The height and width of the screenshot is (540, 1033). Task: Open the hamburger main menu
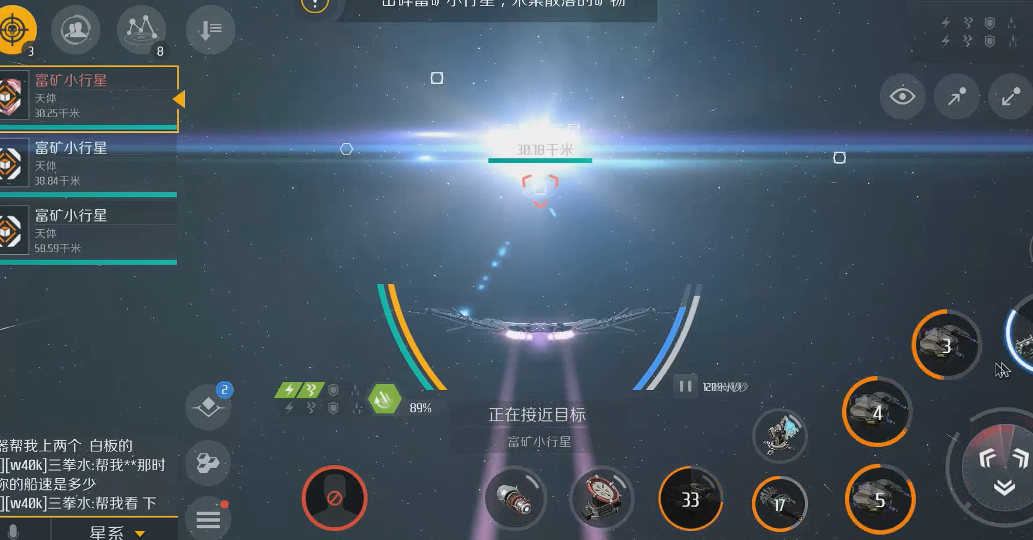(x=208, y=519)
